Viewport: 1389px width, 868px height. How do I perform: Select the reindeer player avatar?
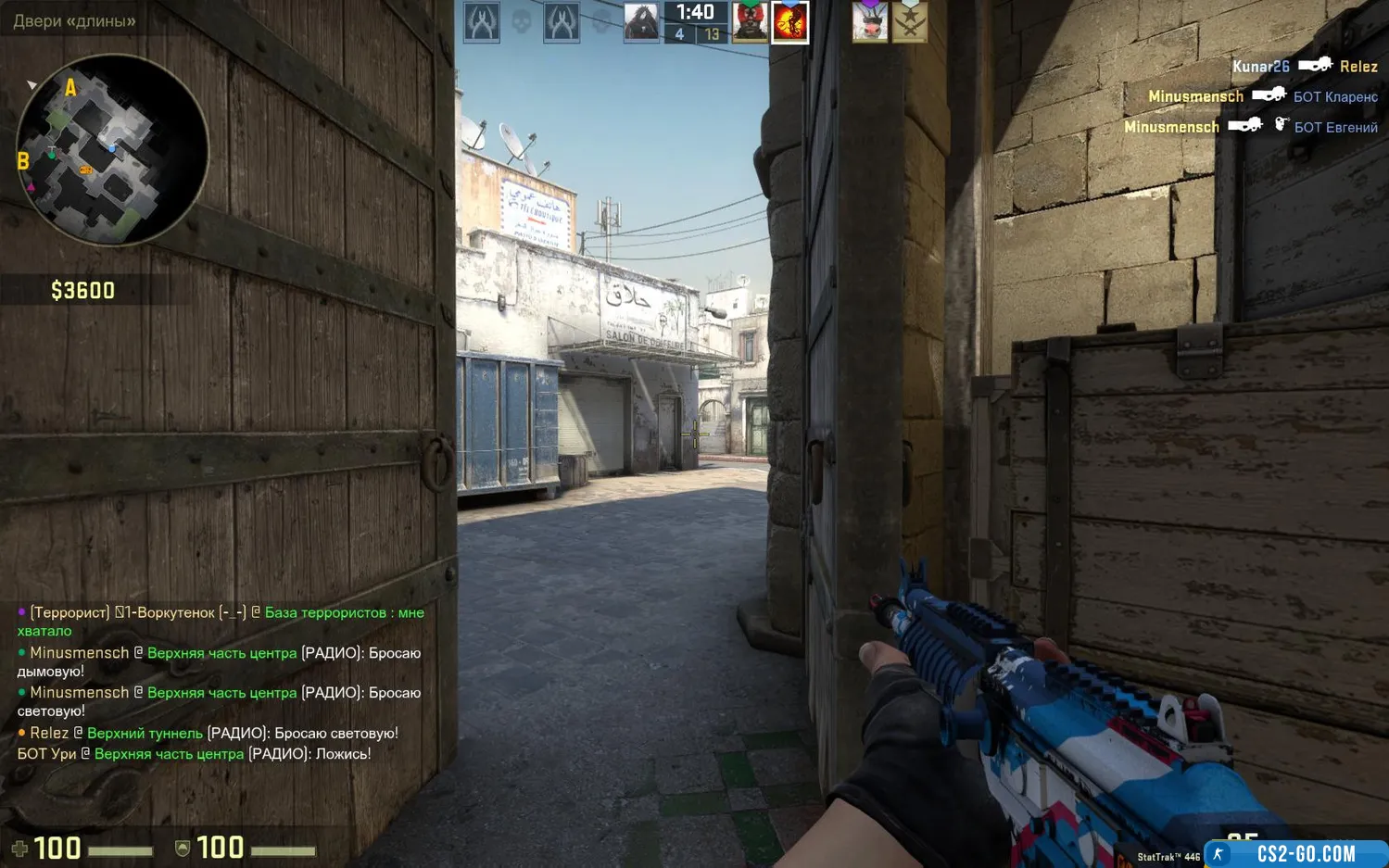click(869, 22)
